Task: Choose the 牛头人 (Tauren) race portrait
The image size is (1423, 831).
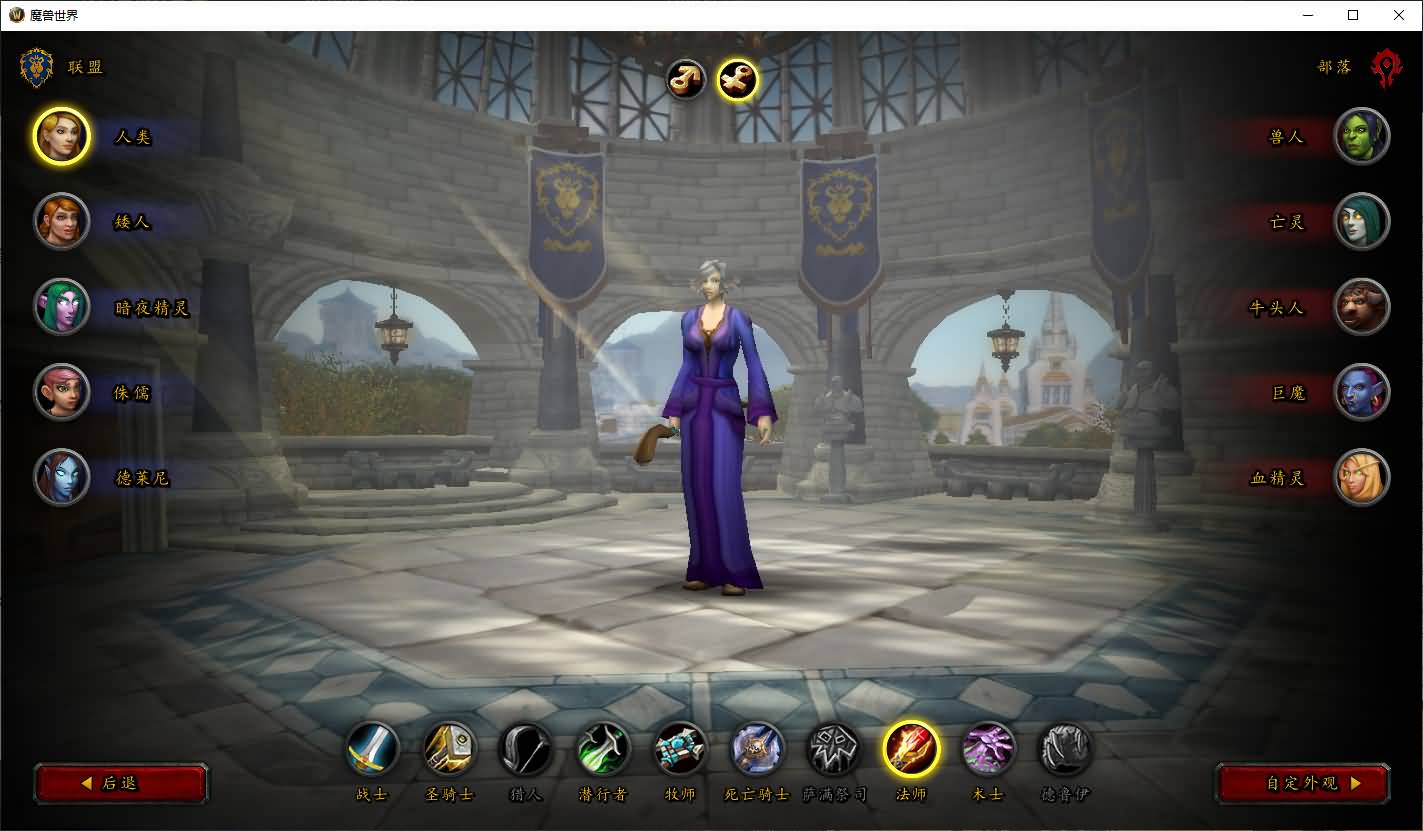Action: coord(1361,307)
